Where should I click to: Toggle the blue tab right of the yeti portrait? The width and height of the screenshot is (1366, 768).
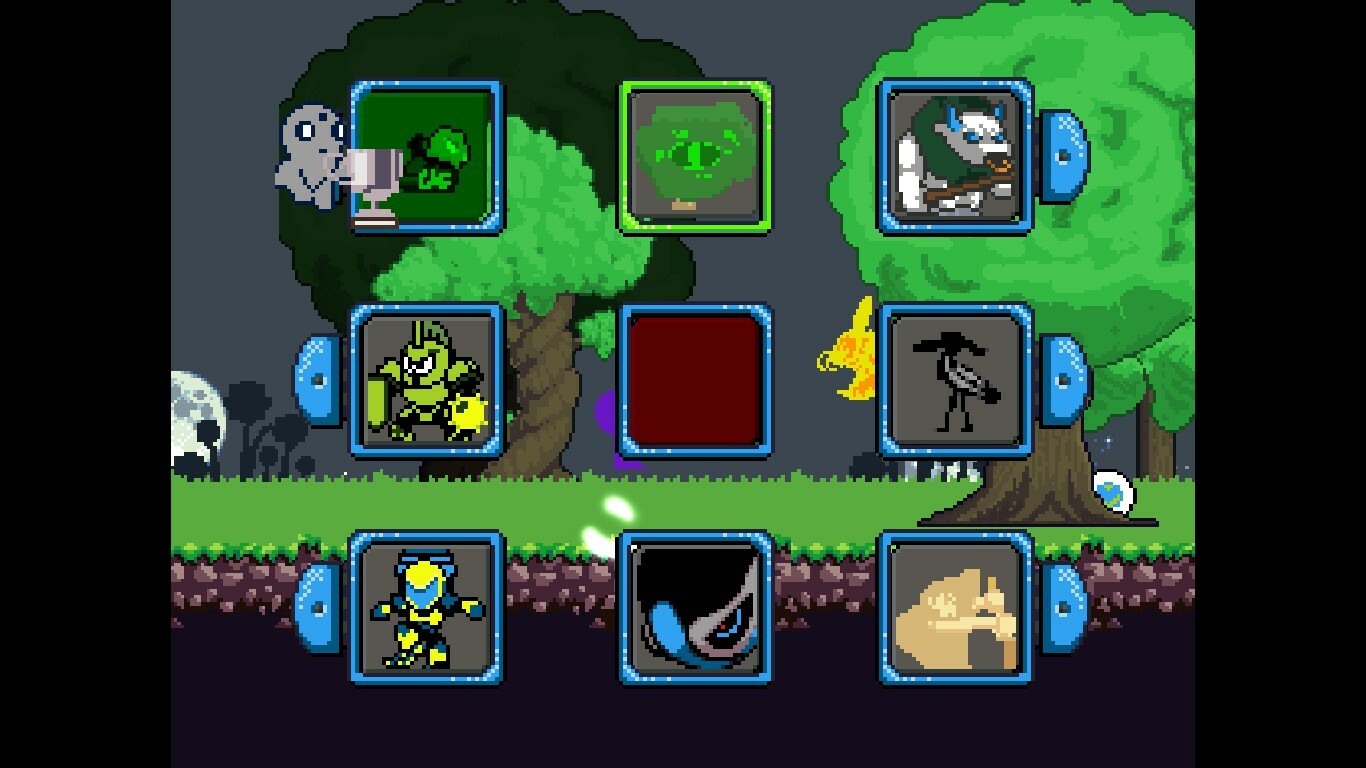click(x=1062, y=157)
